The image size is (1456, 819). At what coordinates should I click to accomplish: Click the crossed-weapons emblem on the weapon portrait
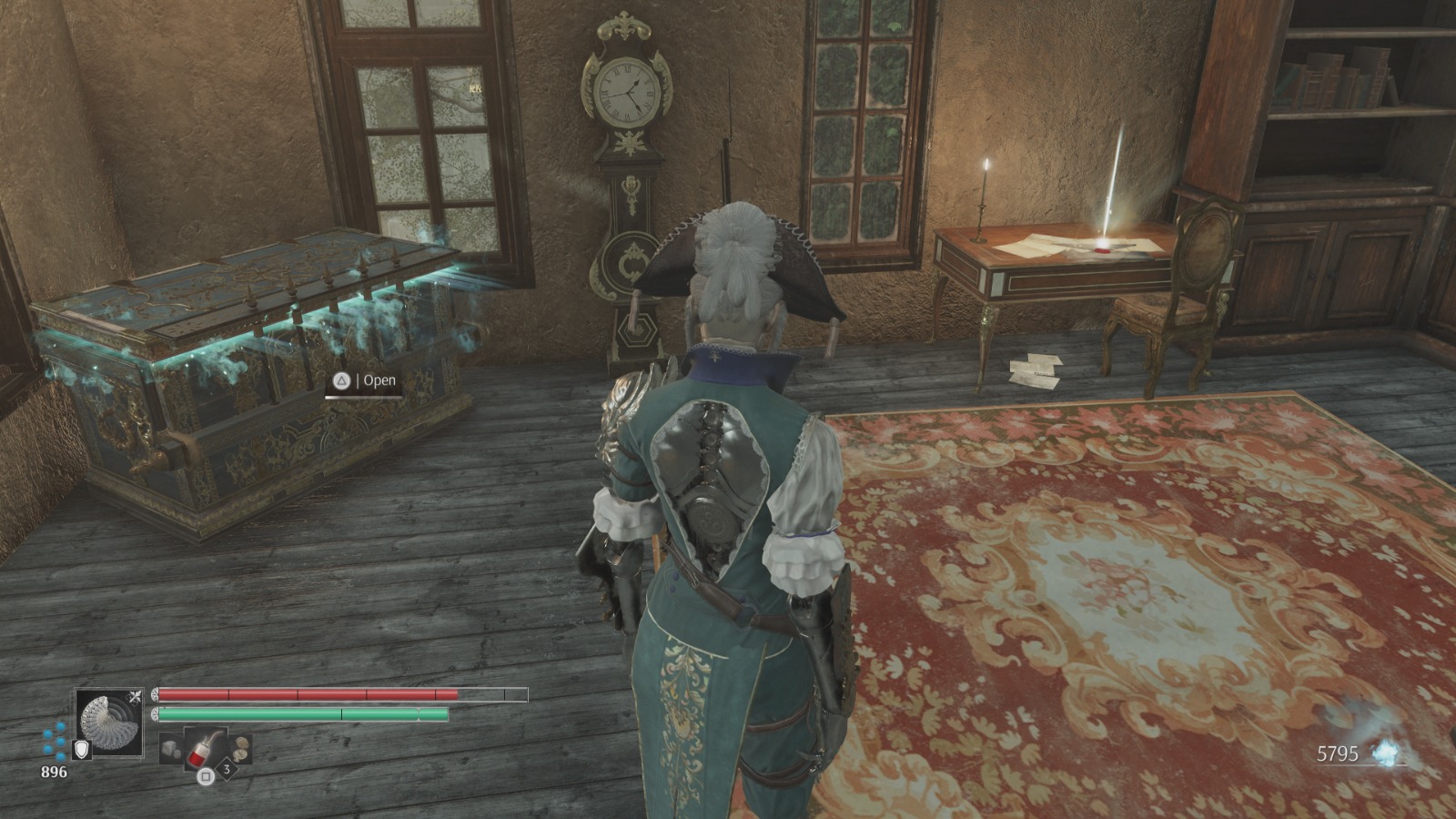pyautogui.click(x=136, y=695)
